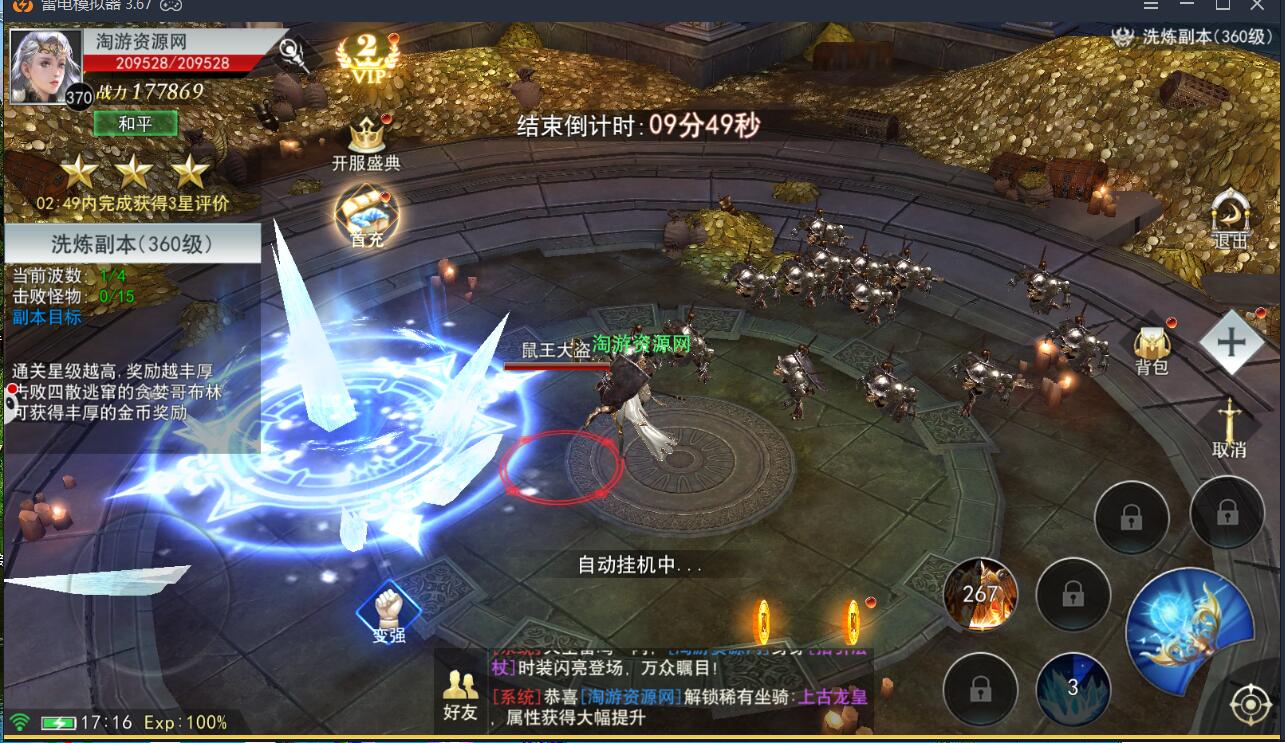
Task: Open the 首充 first recharge chest
Action: coord(366,217)
